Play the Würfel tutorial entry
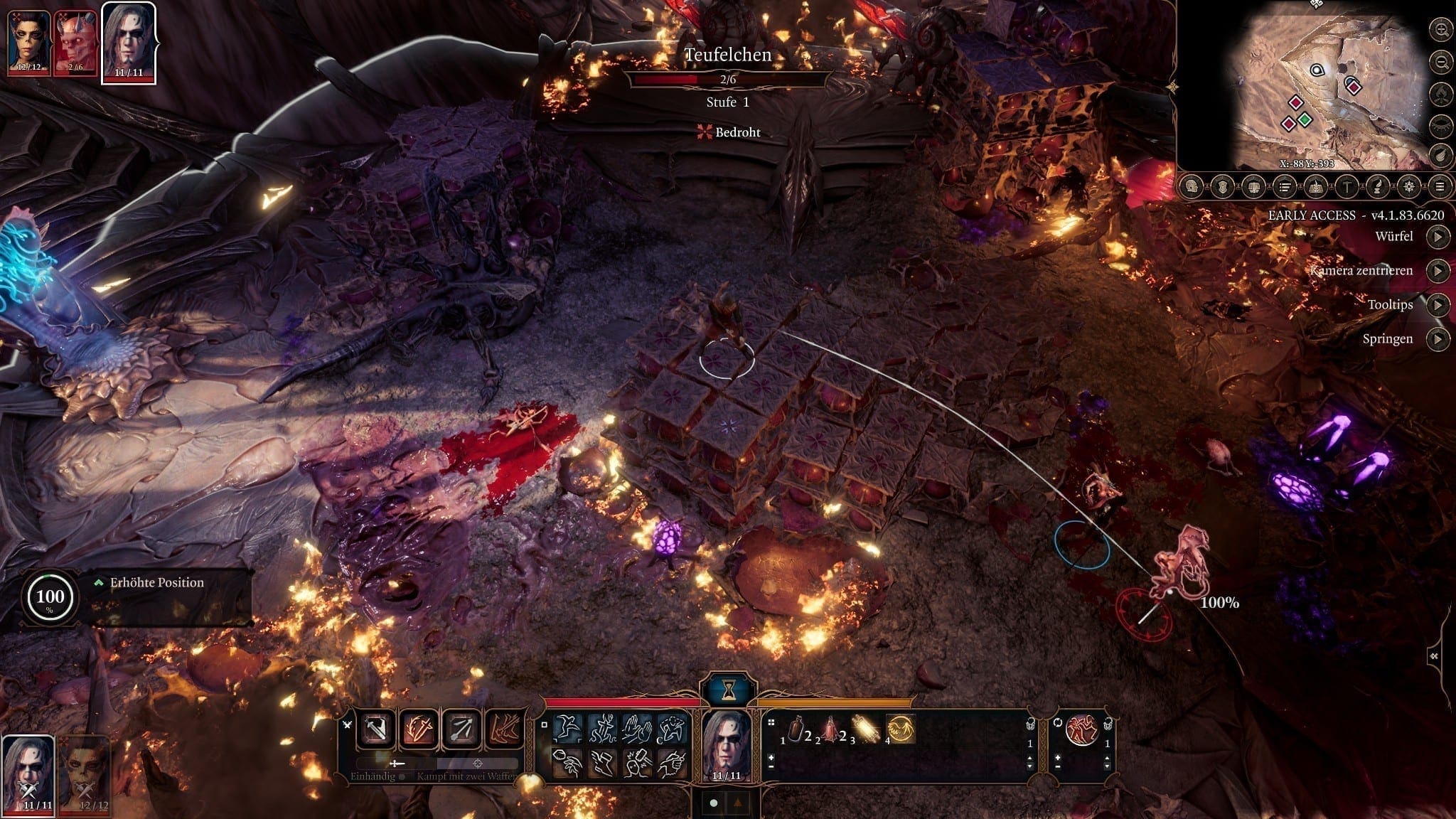Viewport: 1456px width, 819px height. [x=1438, y=236]
